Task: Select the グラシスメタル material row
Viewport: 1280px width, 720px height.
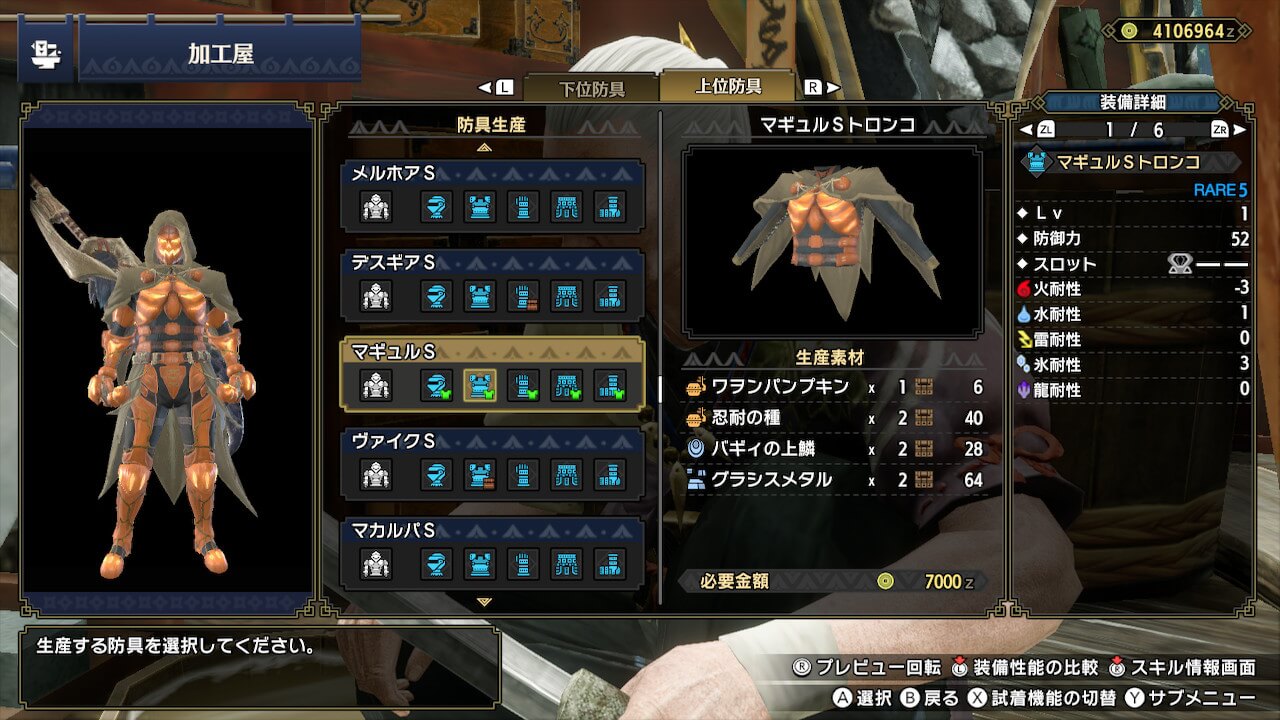Action: tap(834, 480)
